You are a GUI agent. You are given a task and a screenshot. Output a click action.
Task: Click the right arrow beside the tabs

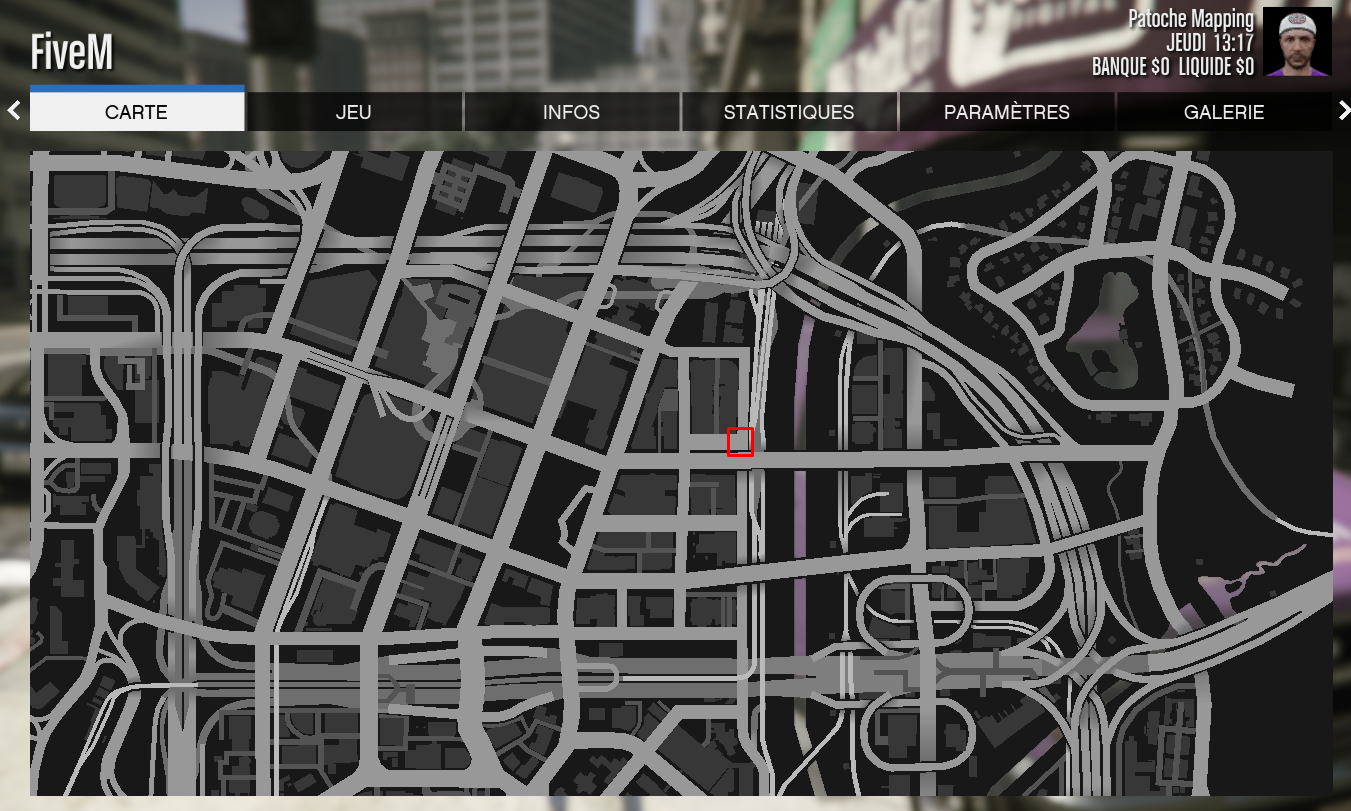1343,111
